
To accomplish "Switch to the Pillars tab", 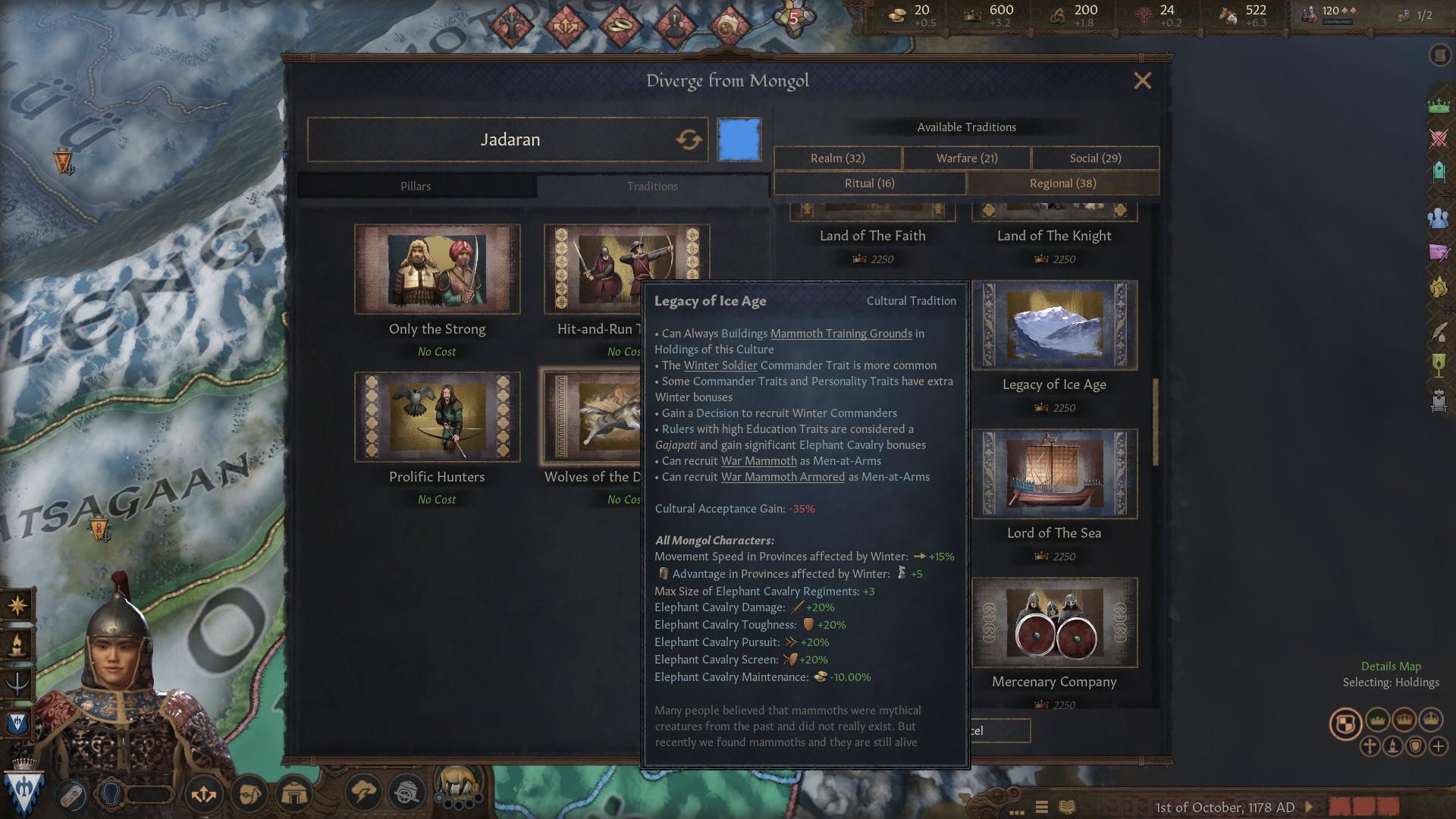I will [x=416, y=187].
